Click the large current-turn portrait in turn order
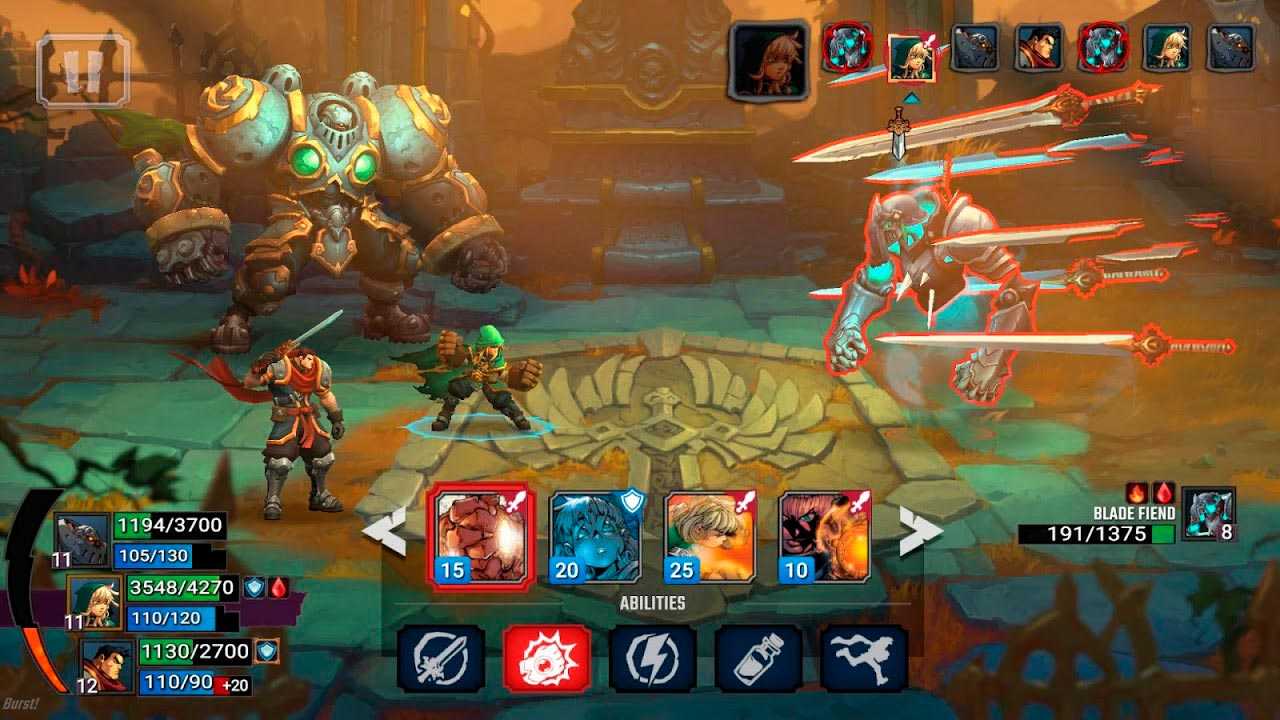The image size is (1280, 720). pyautogui.click(x=768, y=61)
